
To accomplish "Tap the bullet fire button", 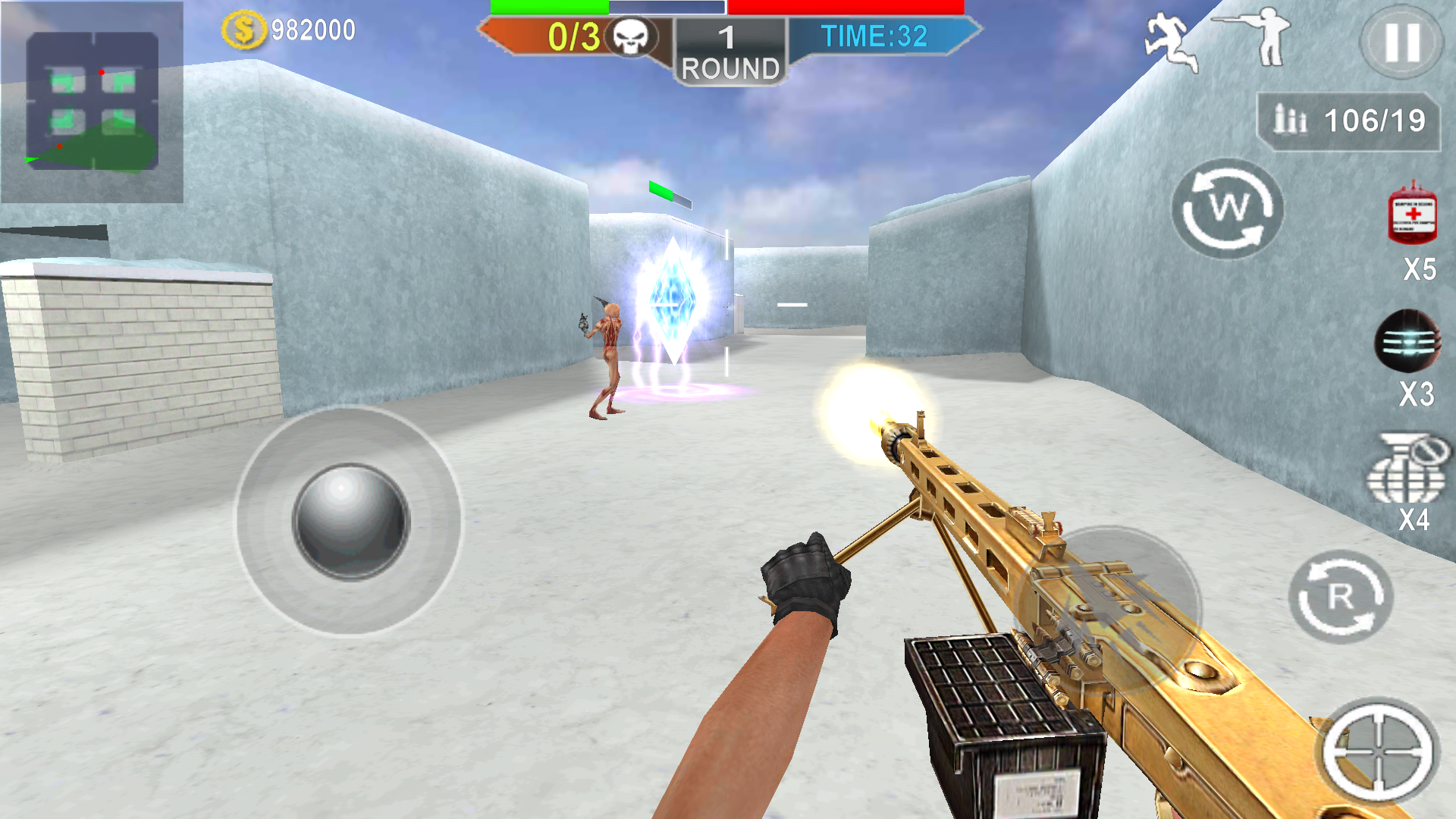I will pyautogui.click(x=1109, y=608).
